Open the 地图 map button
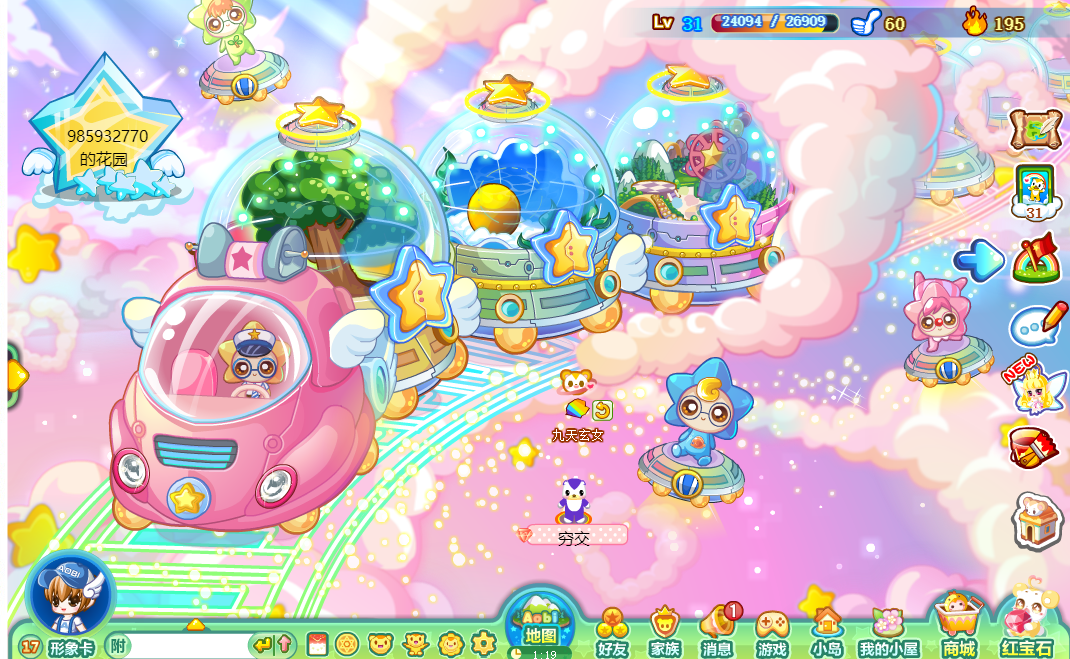The height and width of the screenshot is (659, 1070). pos(540,624)
